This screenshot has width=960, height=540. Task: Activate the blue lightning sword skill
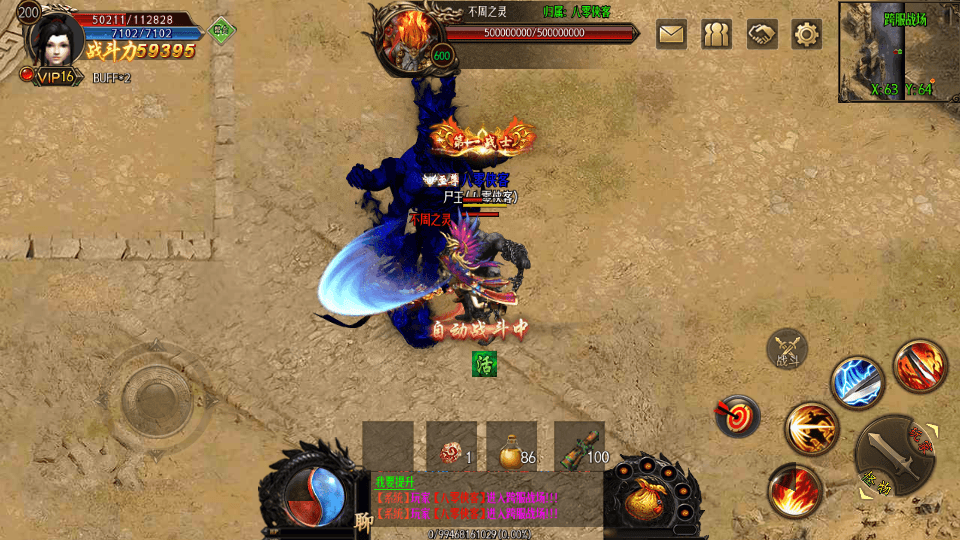coord(857,383)
